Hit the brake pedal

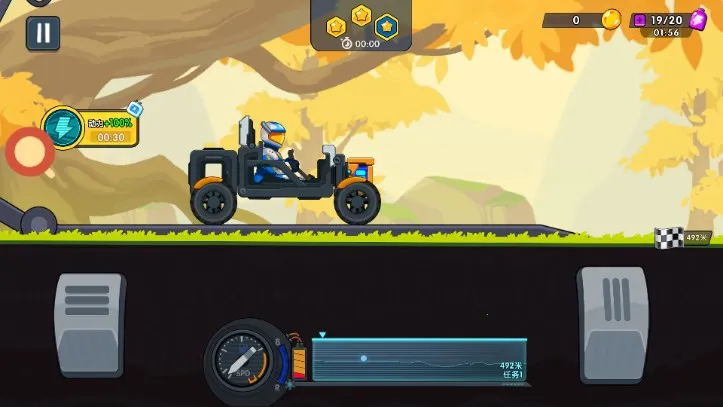90,323
